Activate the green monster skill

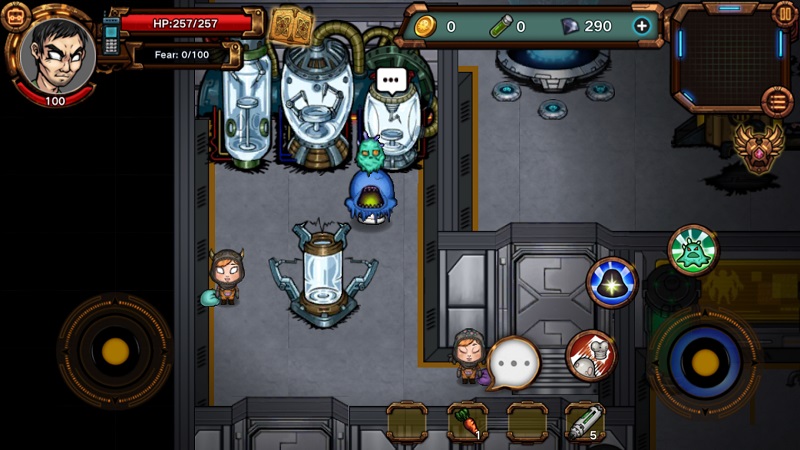[693, 250]
